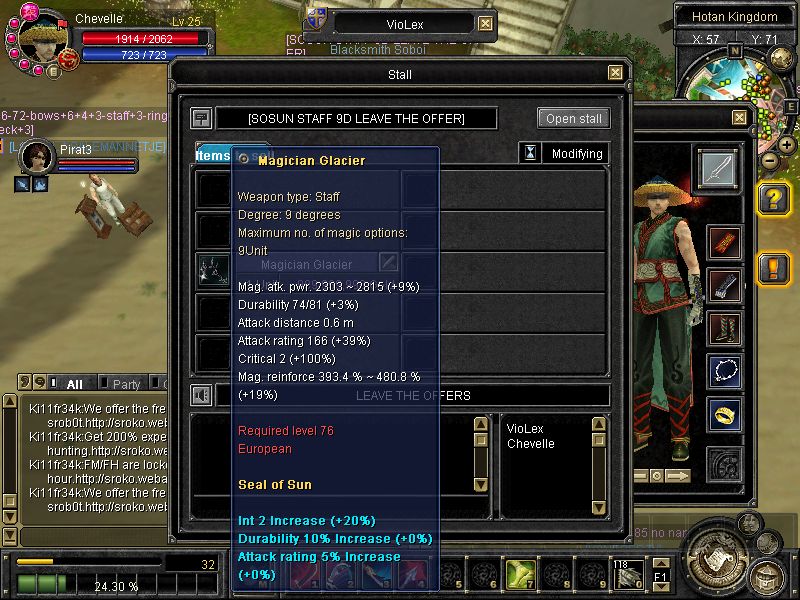This screenshot has width=800, height=600.
Task: Select the gold ring equipment slot
Action: [725, 413]
